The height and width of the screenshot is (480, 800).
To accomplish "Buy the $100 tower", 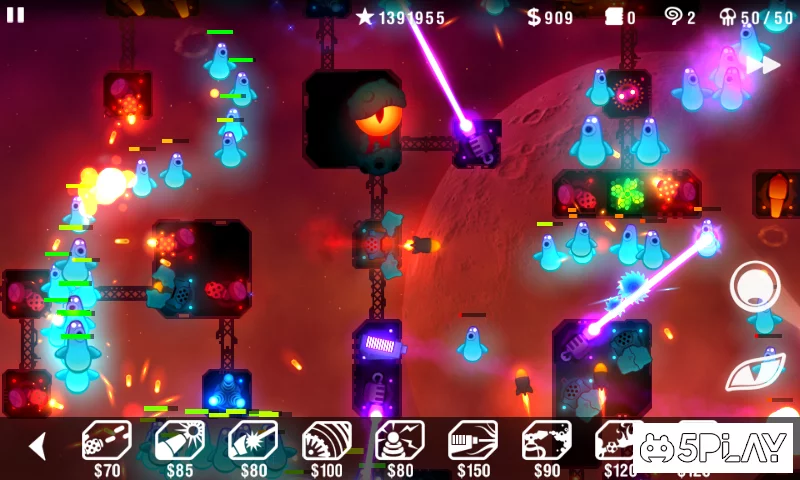I will point(327,441).
